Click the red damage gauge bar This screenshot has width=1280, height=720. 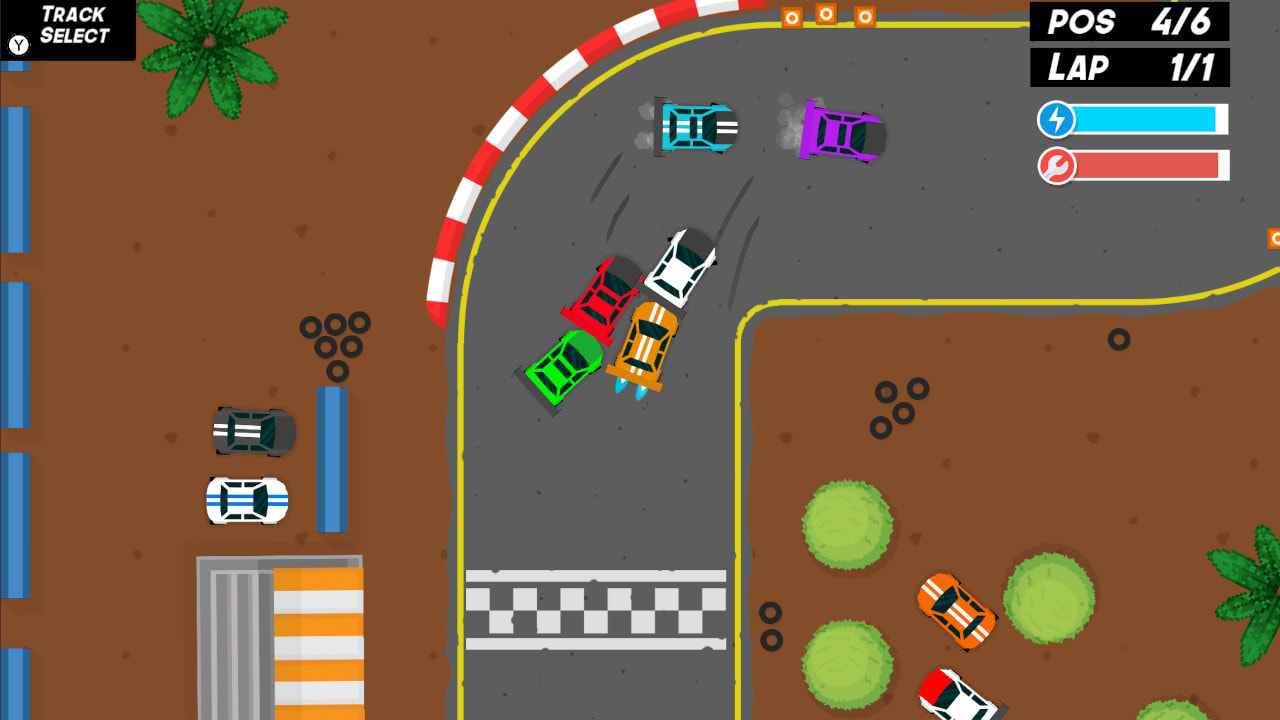1150,166
